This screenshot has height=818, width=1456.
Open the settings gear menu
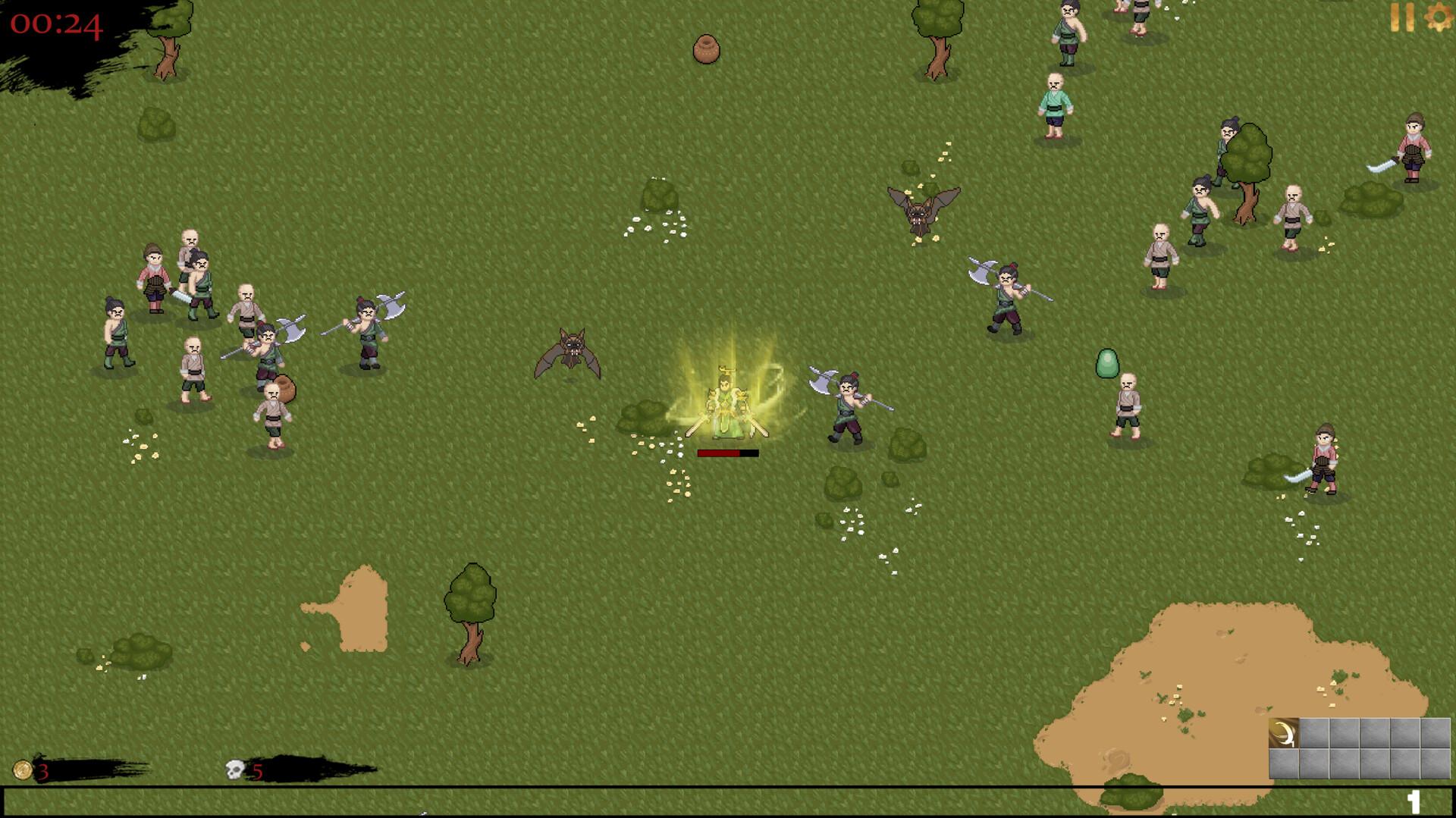click(x=1439, y=17)
